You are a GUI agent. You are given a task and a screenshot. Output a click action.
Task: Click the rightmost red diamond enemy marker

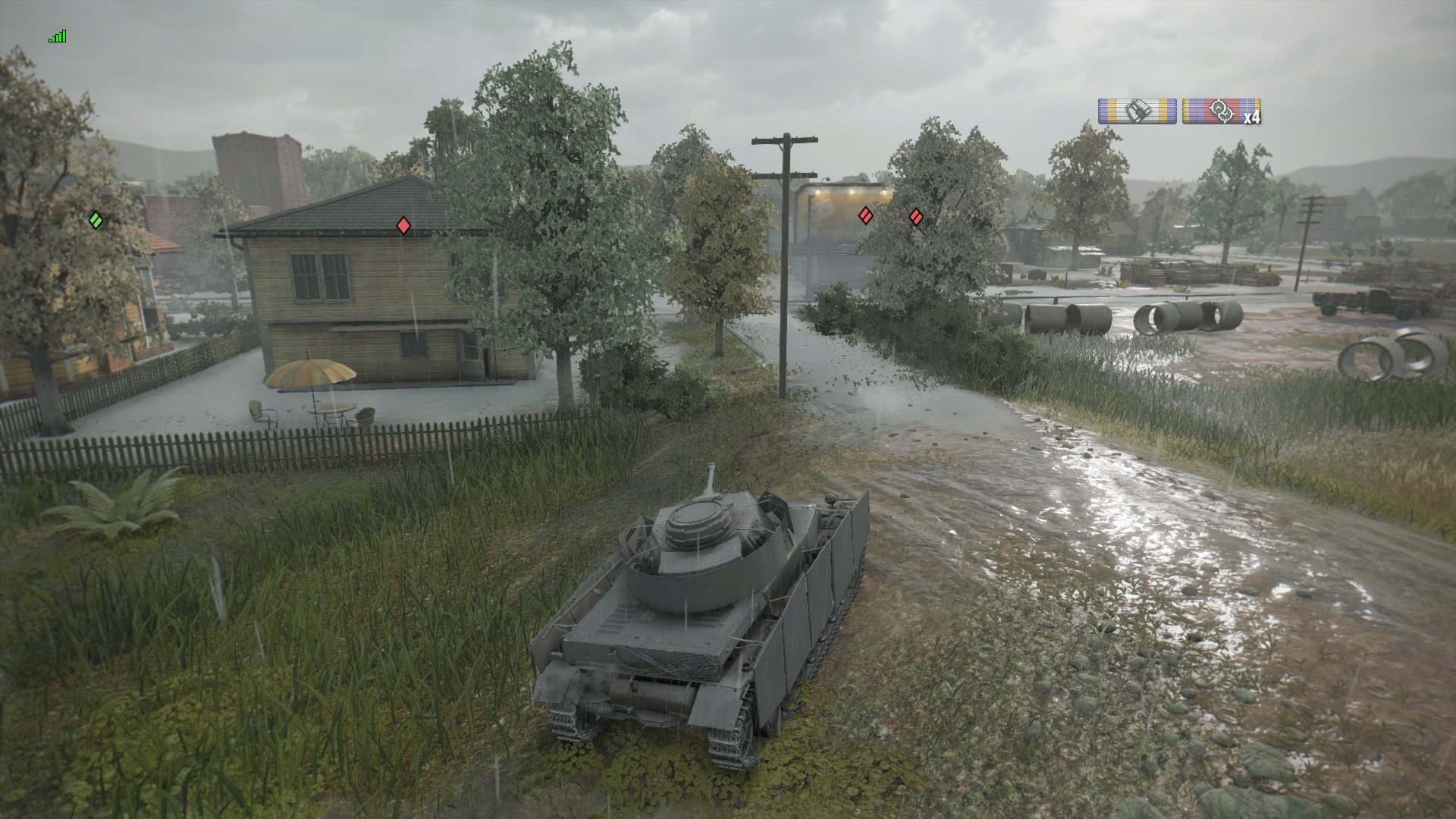click(917, 215)
